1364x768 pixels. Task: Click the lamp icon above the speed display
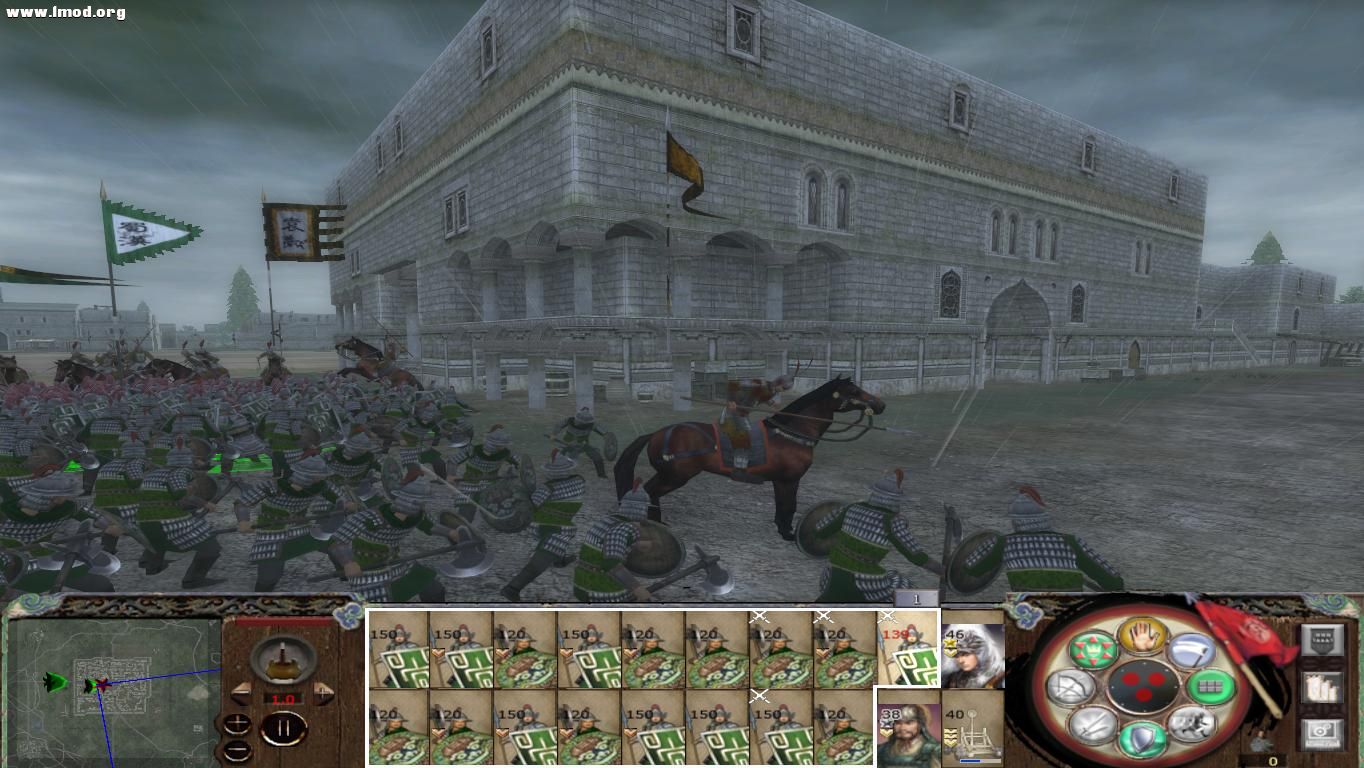pyautogui.click(x=283, y=660)
